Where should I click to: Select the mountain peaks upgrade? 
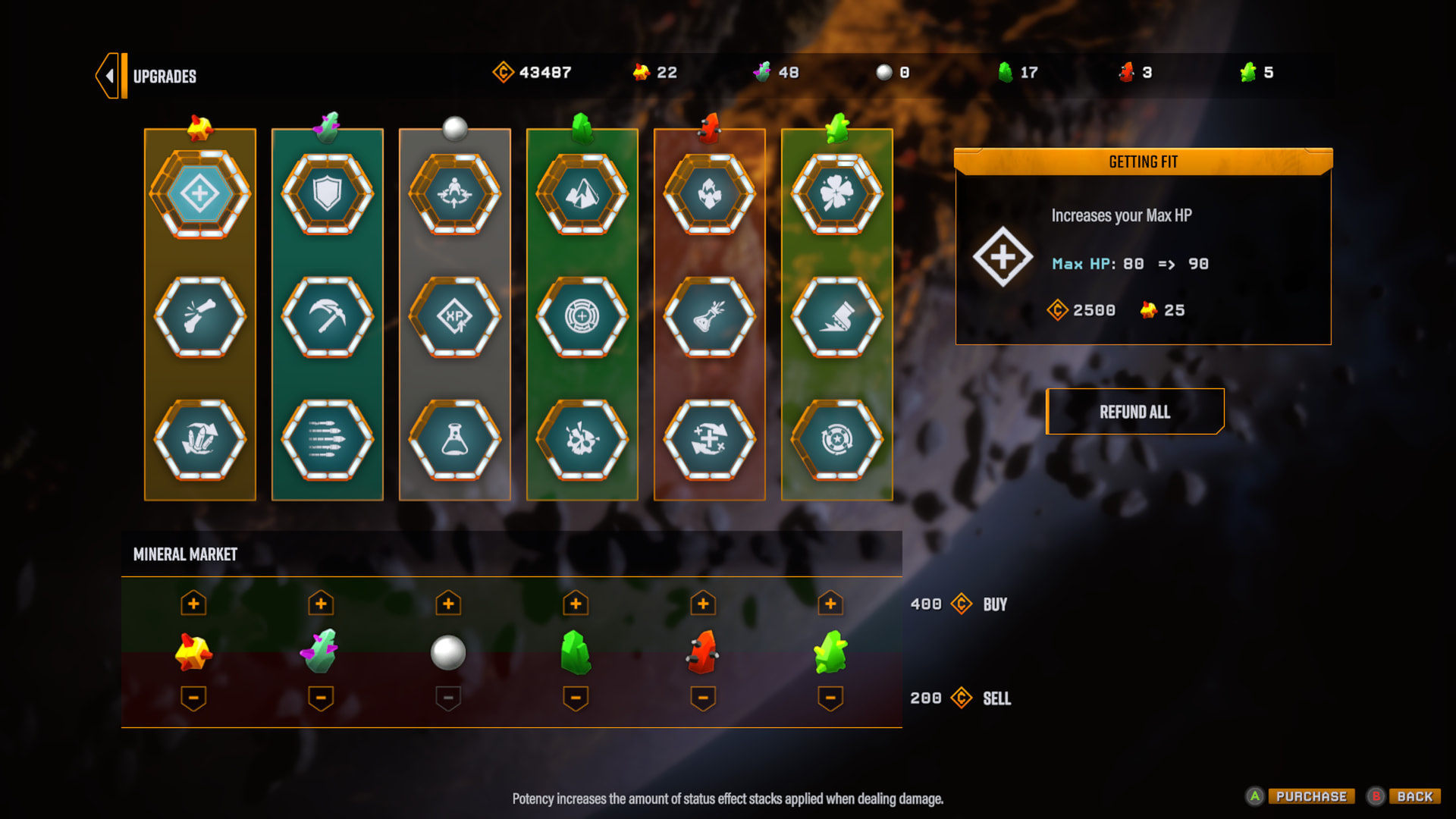tap(582, 194)
